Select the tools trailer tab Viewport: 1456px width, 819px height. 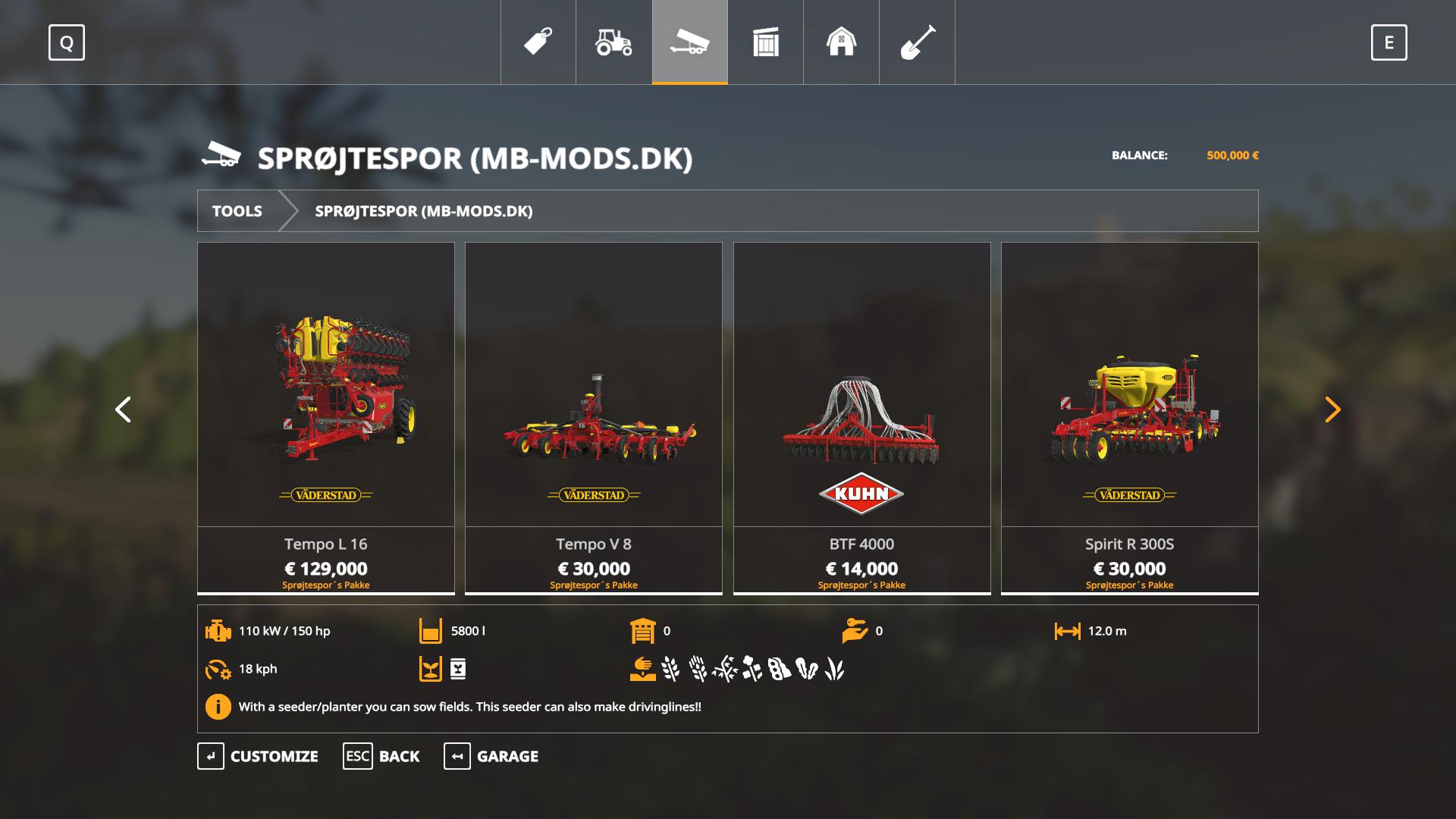(689, 42)
